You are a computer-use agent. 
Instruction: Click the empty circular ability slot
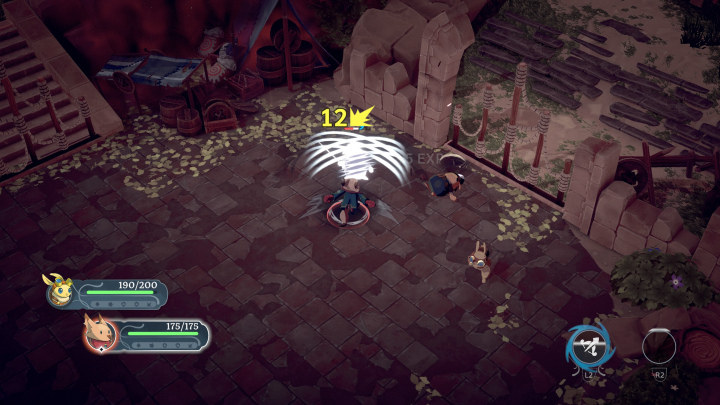tap(659, 347)
